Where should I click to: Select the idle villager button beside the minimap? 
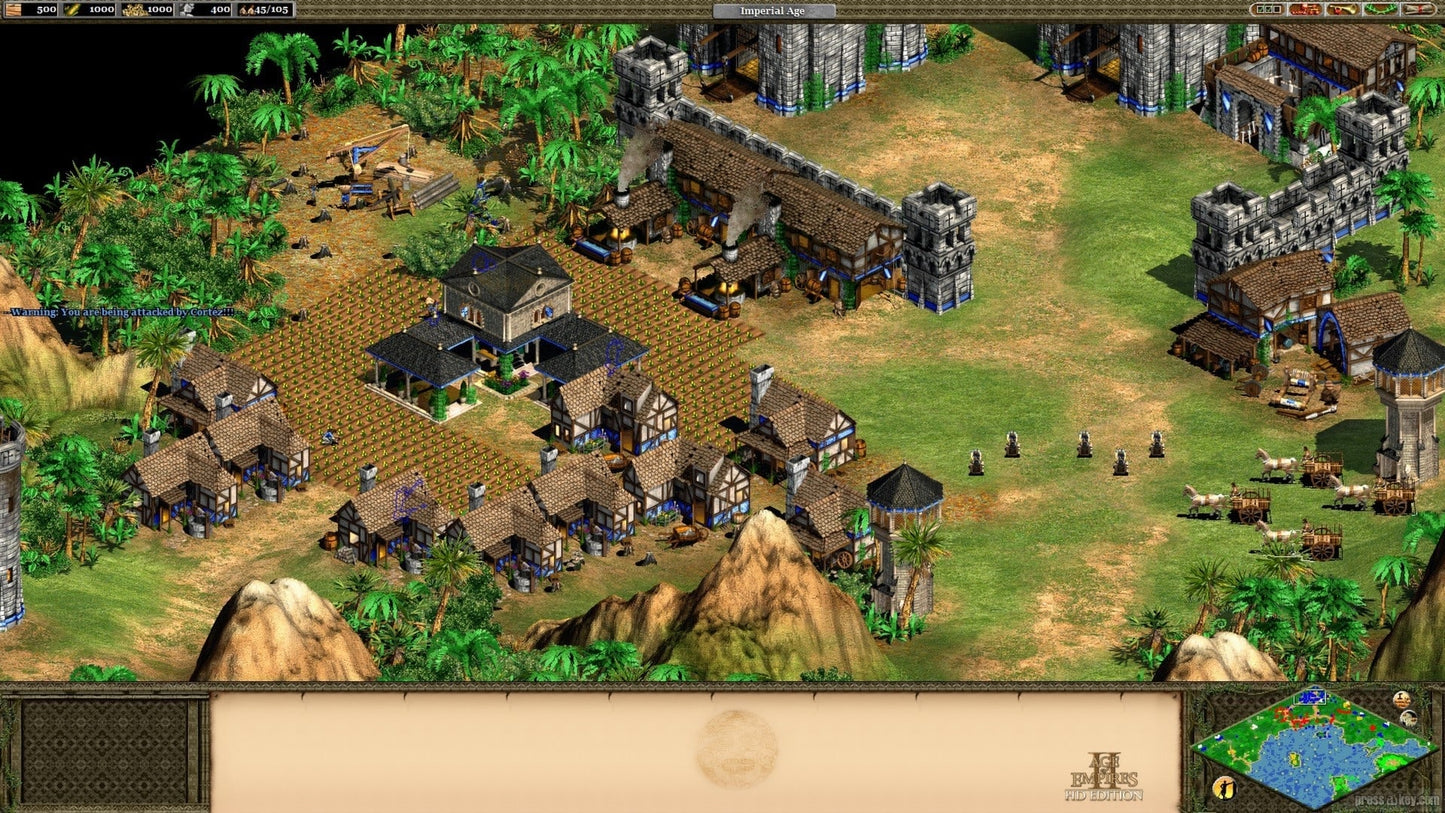pyautogui.click(x=1224, y=786)
